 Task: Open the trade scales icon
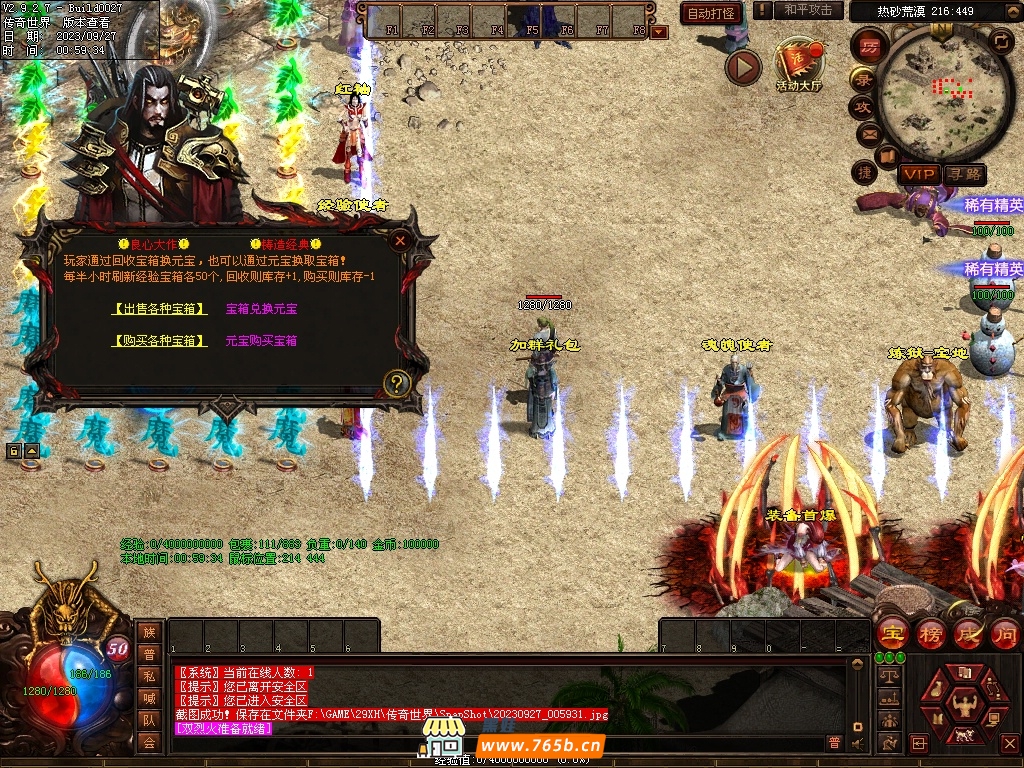coord(887,677)
